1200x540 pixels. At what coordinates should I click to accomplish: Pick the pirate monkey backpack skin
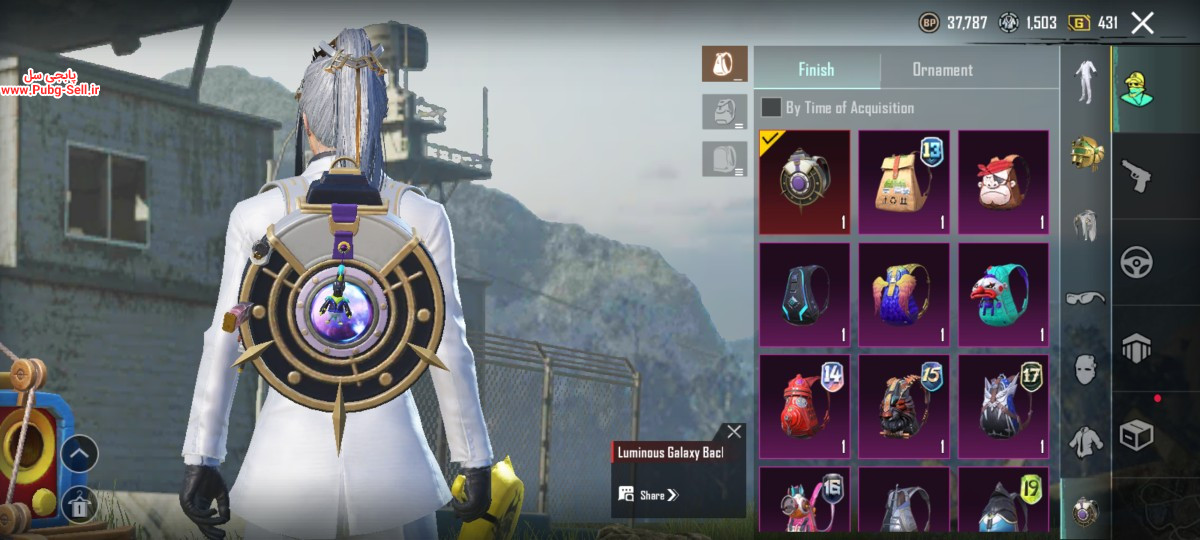[1003, 182]
